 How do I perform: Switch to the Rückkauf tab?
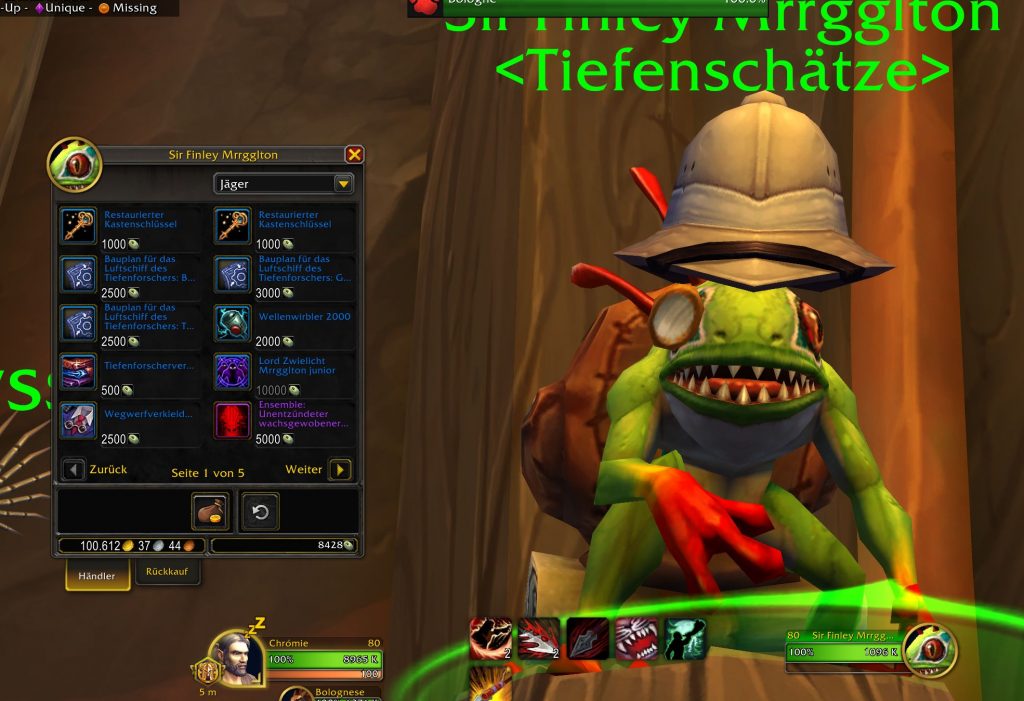click(168, 572)
